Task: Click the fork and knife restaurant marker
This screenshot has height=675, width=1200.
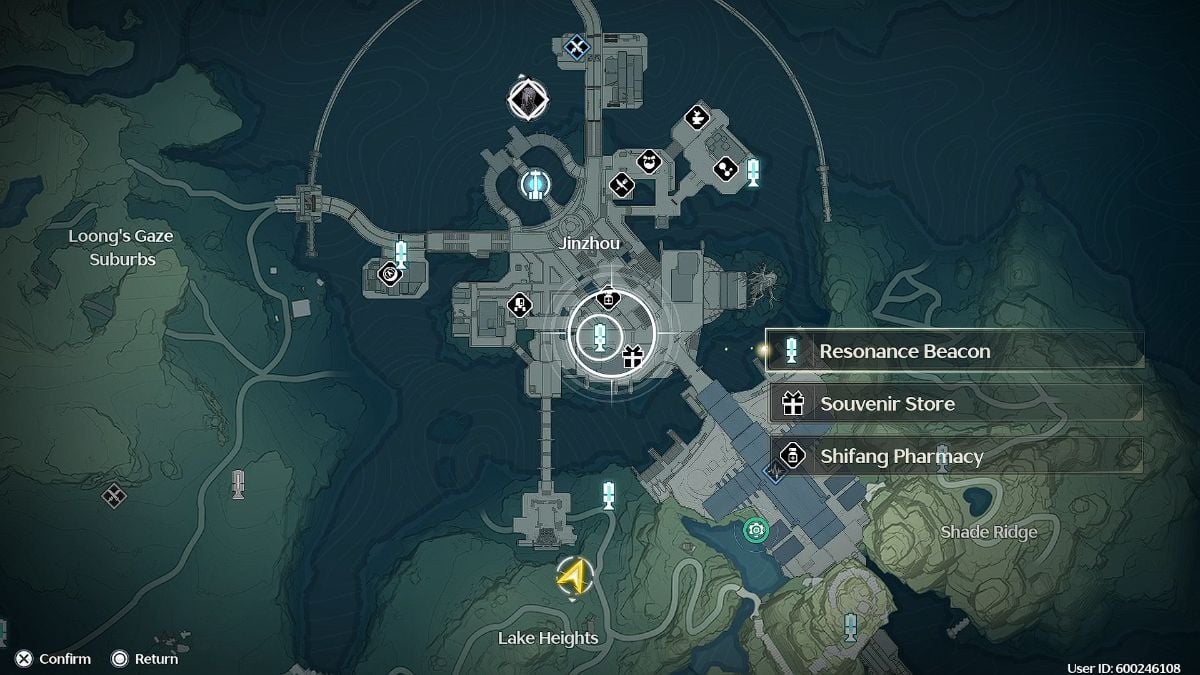Action: coord(622,185)
